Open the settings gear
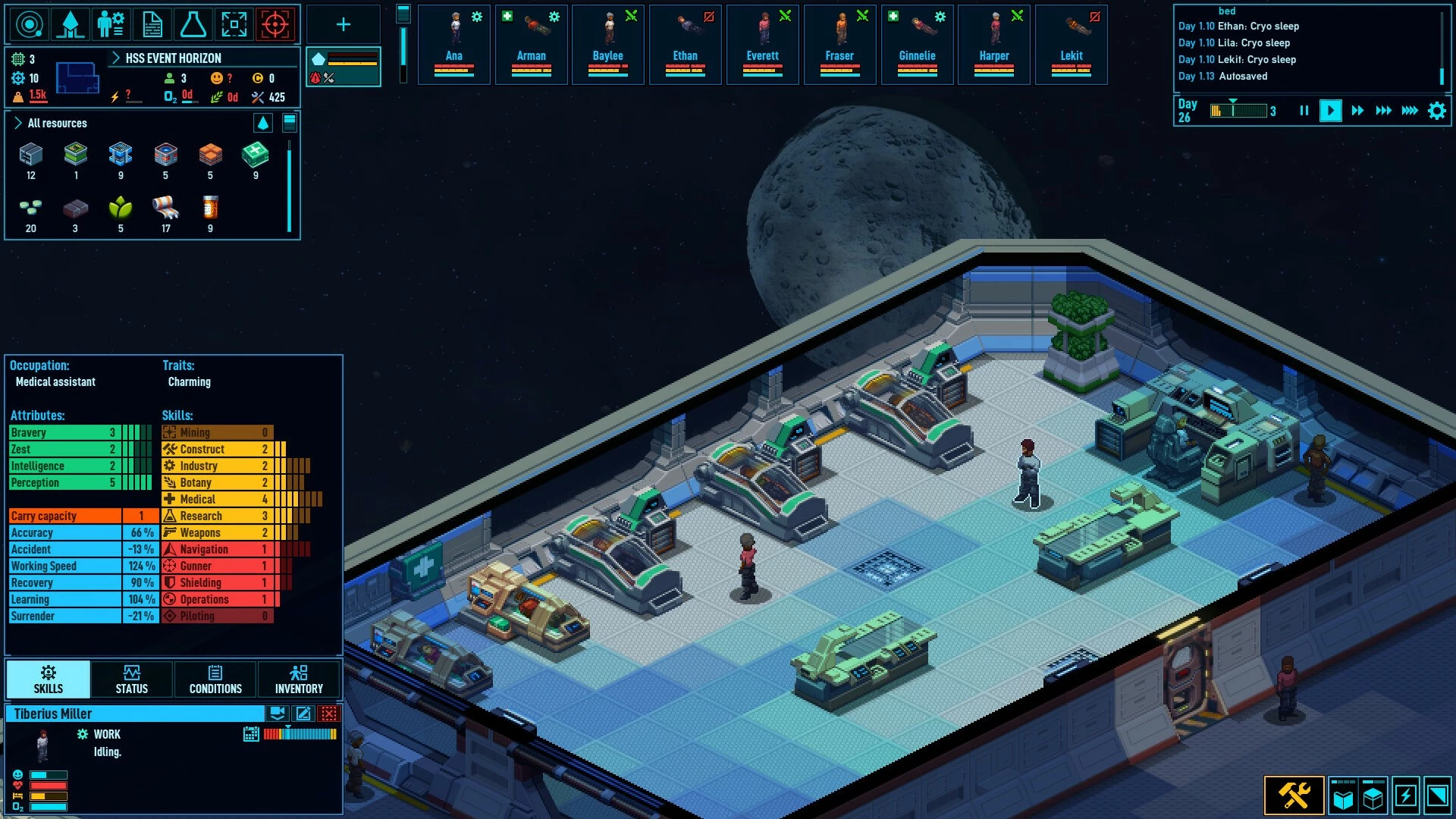1456x819 pixels. [x=1436, y=111]
